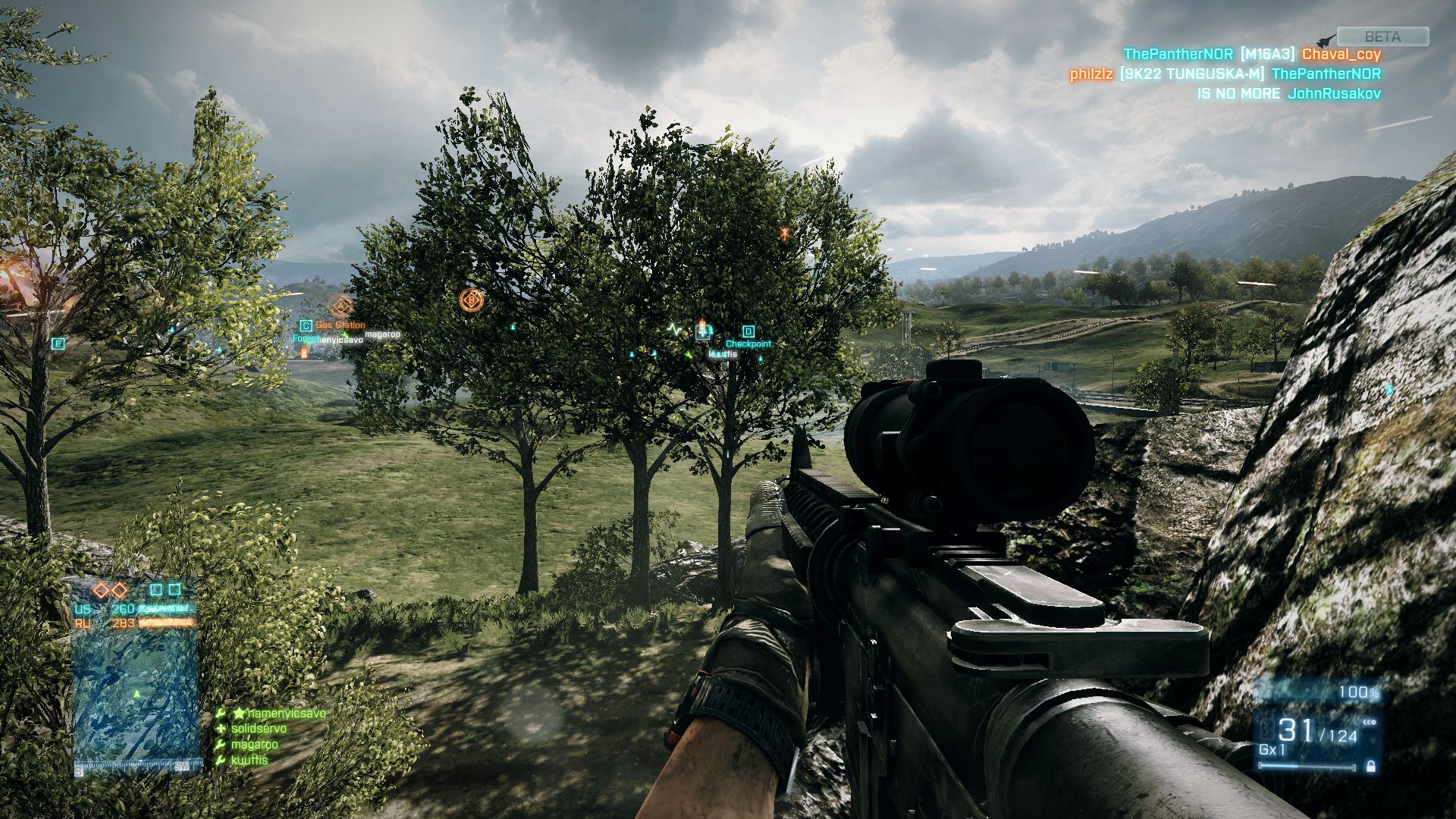Click the Checkpoint objective D marker
1456x819 pixels.
[x=748, y=331]
